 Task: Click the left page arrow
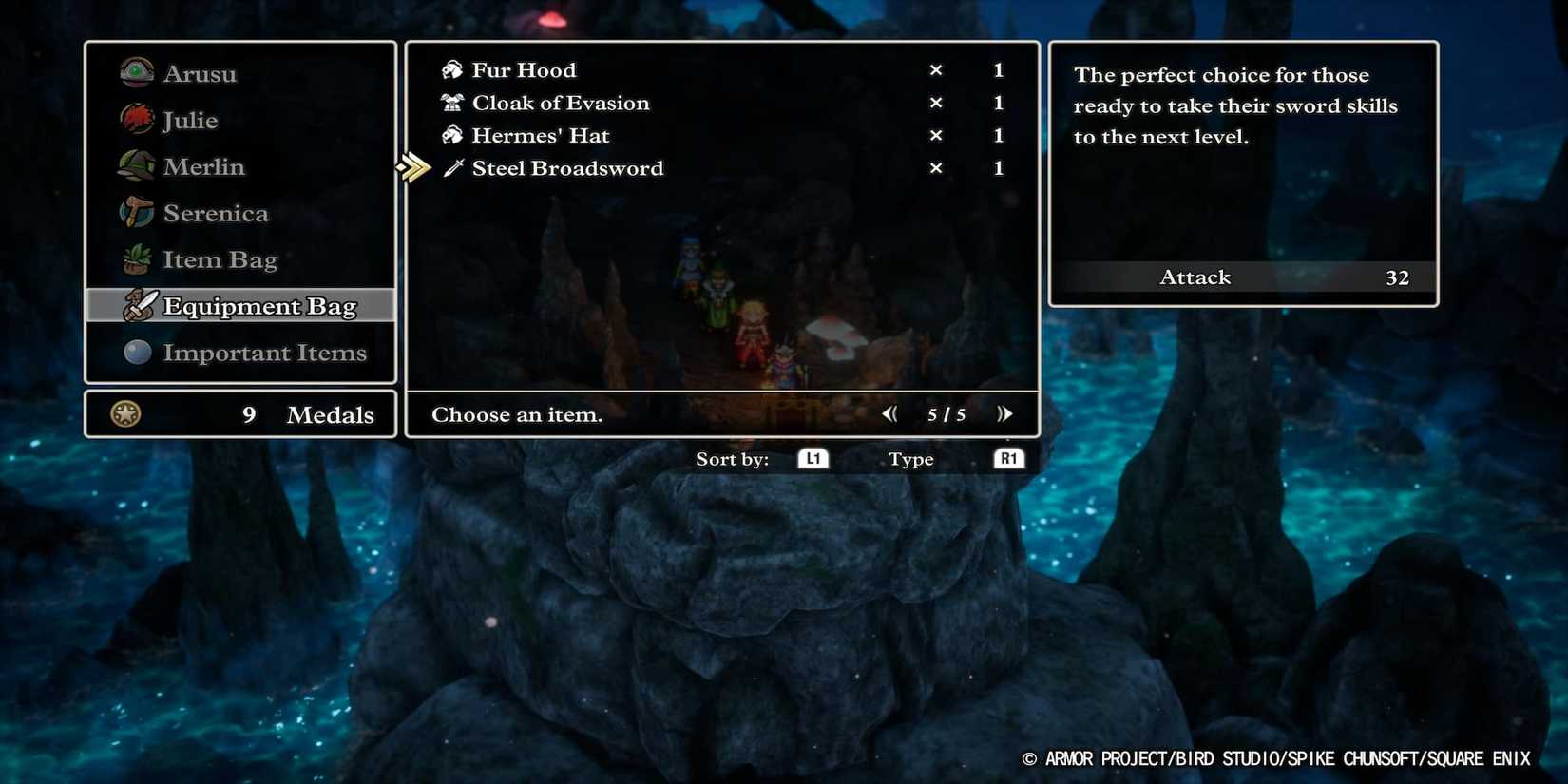[x=889, y=413]
